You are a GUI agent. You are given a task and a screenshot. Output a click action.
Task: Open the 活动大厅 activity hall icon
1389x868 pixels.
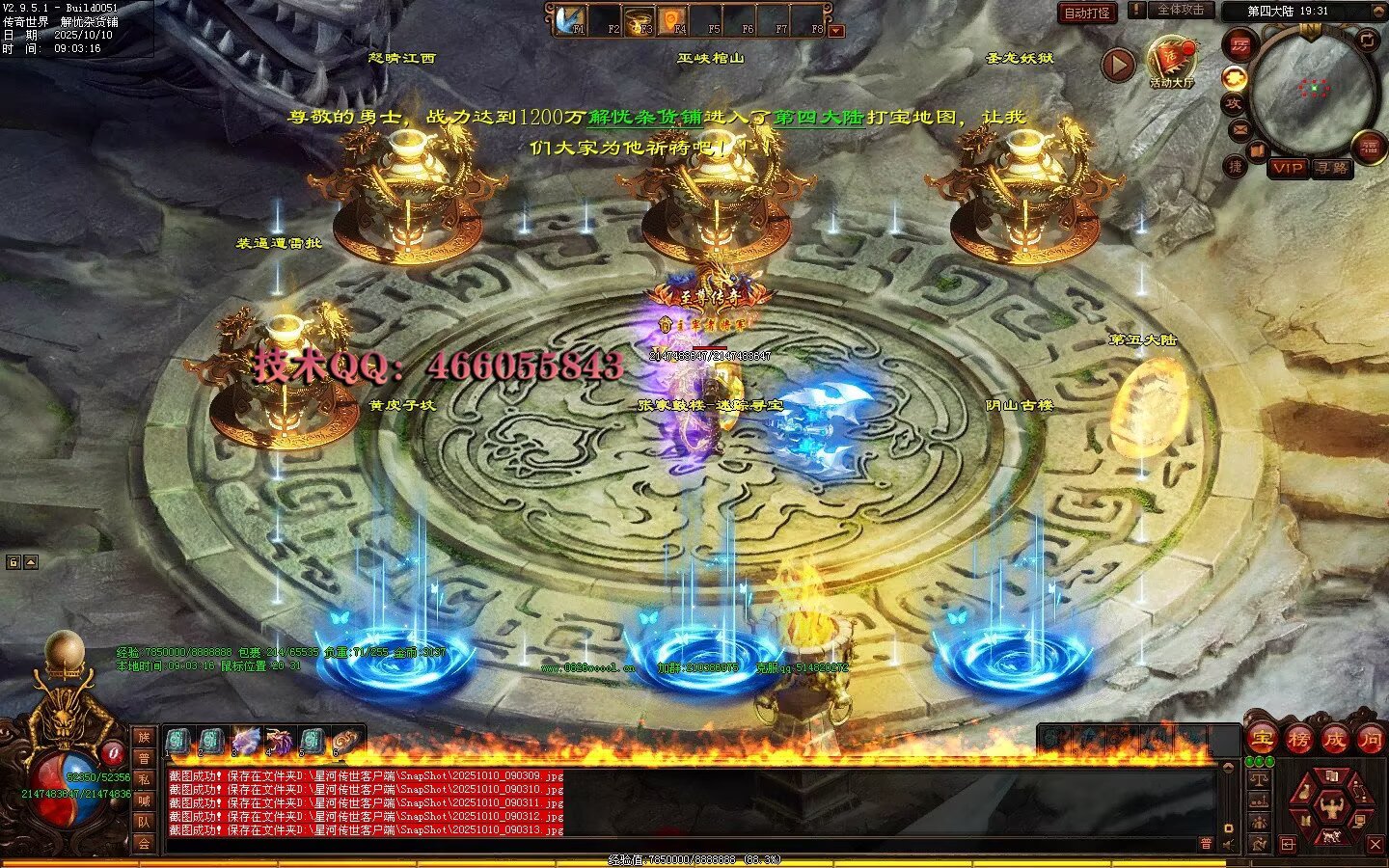pos(1171,60)
